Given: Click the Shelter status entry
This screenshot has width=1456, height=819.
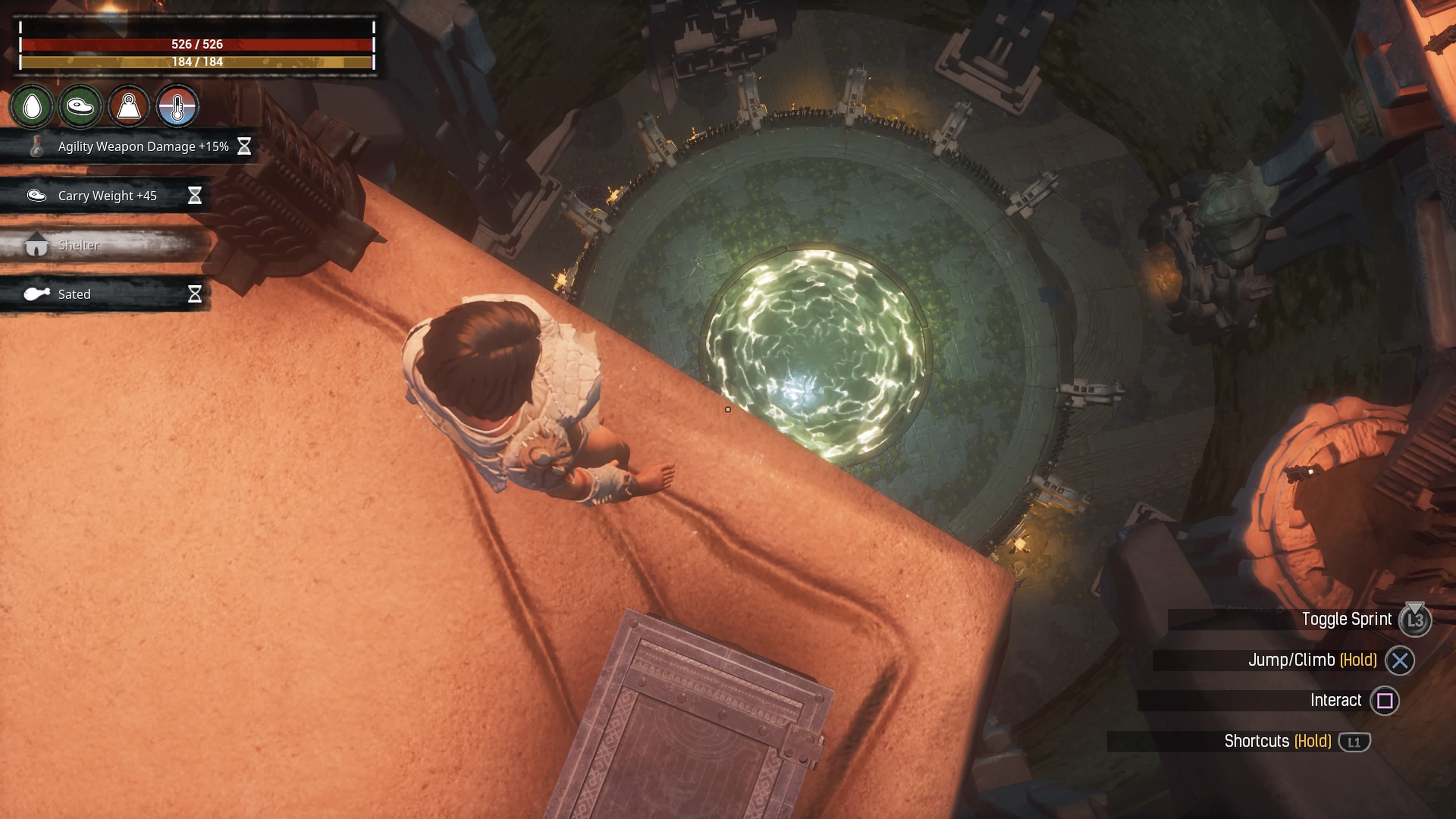Looking at the screenshot, I should coord(79,245).
